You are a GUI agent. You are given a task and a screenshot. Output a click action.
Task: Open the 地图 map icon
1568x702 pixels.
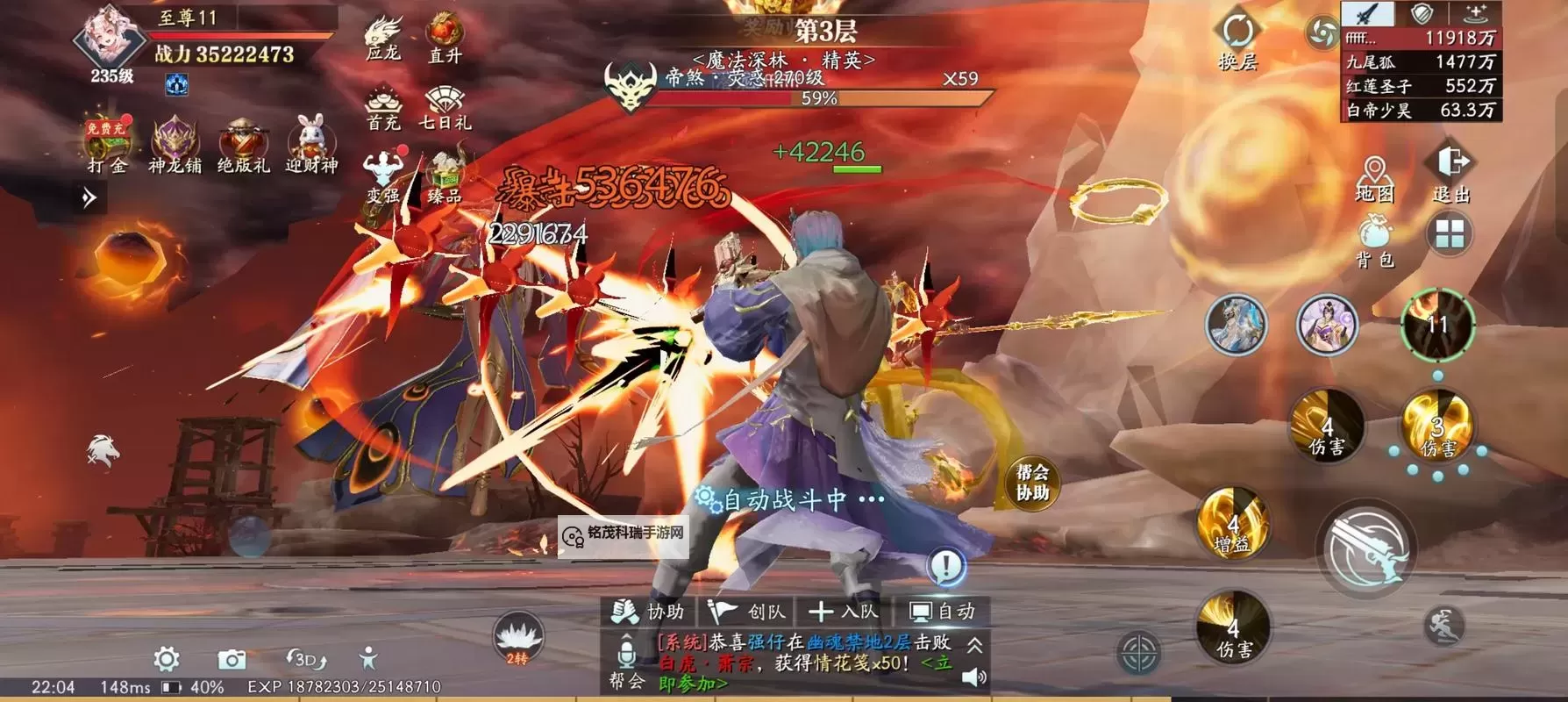(x=1372, y=169)
